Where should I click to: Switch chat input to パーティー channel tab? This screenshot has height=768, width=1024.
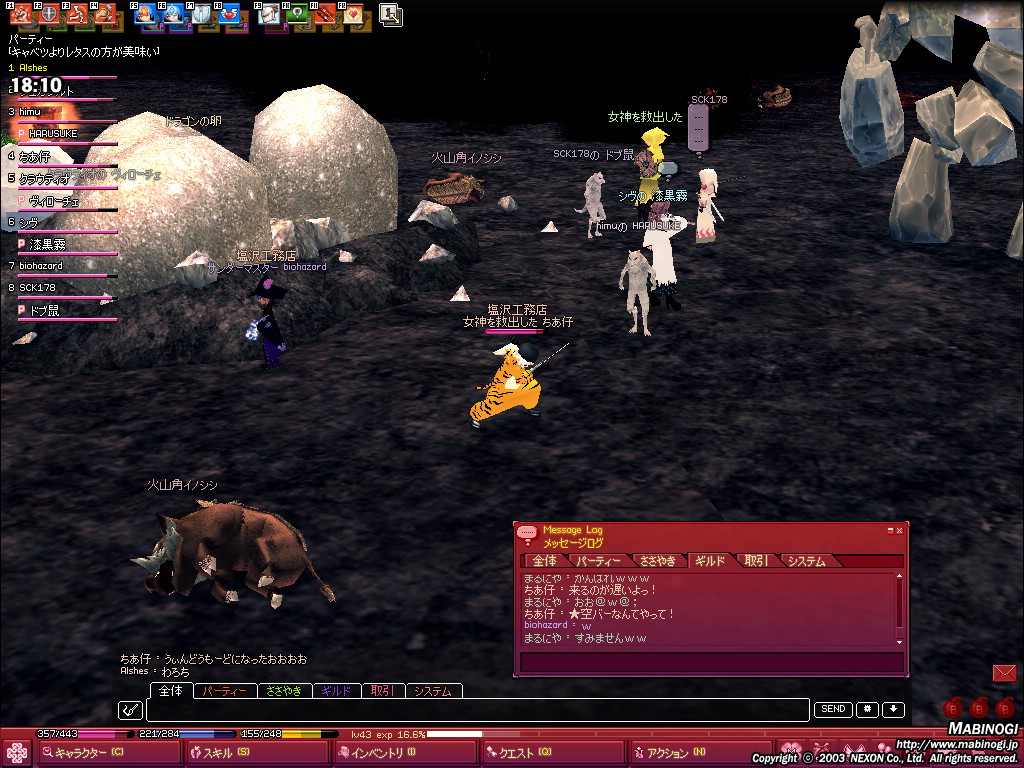[x=224, y=691]
